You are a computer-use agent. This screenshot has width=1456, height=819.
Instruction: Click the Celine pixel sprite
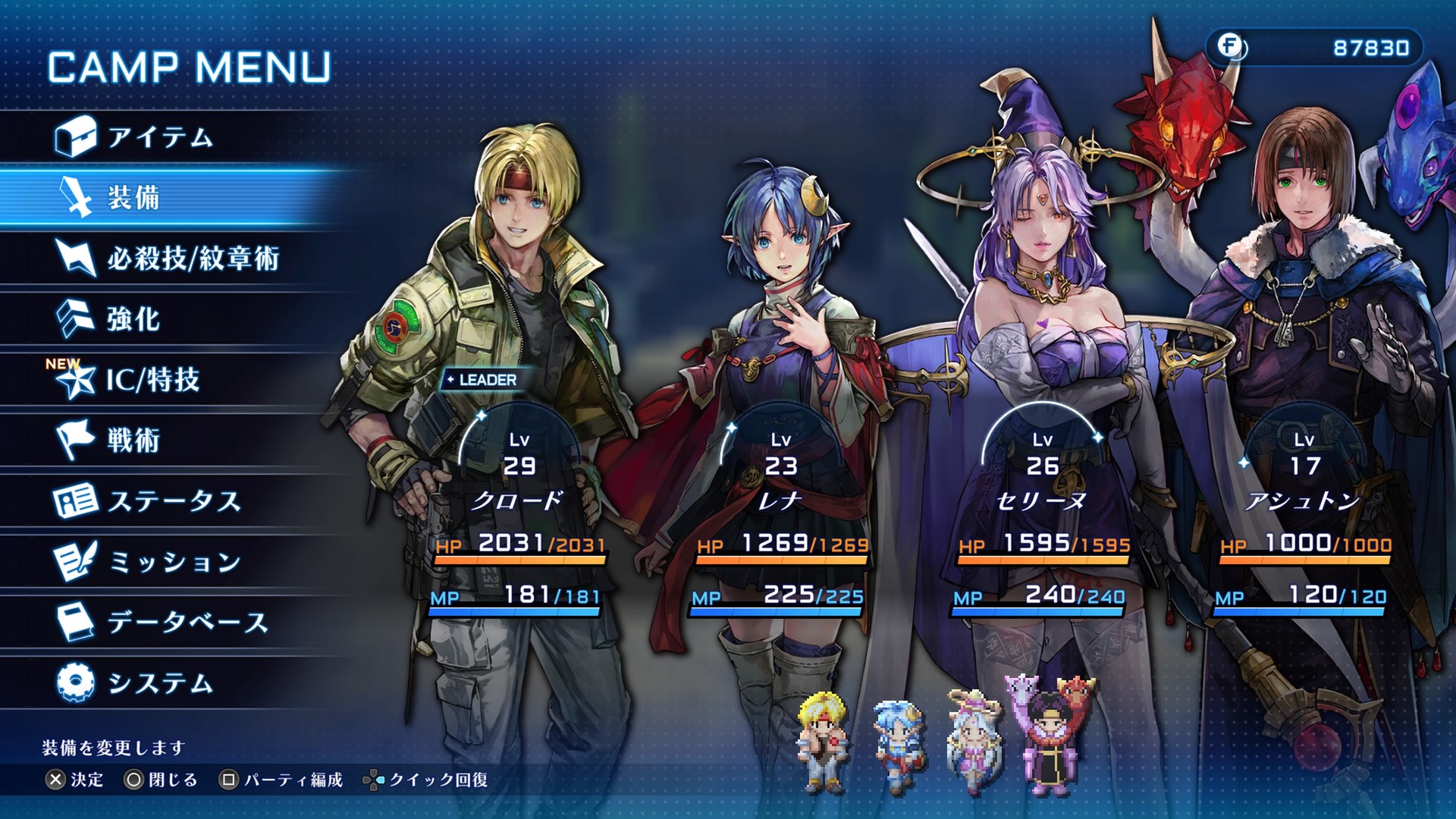pos(972,741)
